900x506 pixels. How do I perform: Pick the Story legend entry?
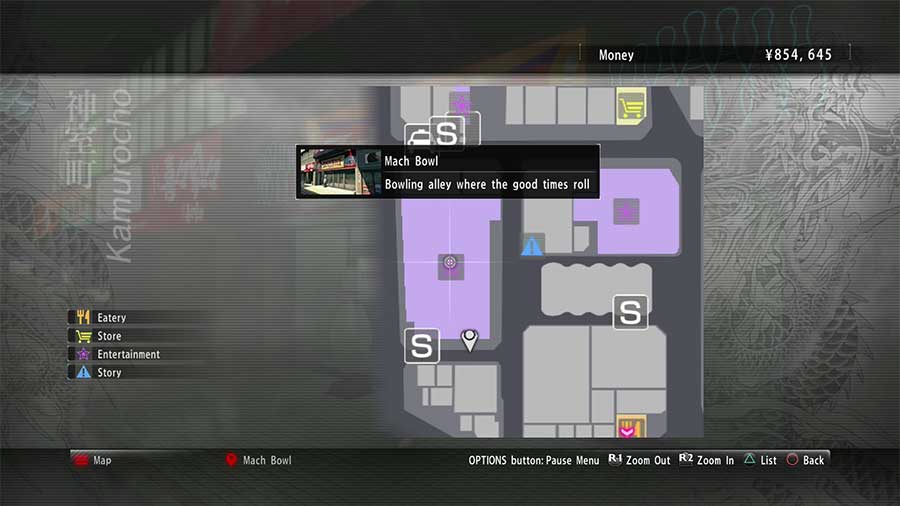tap(109, 372)
